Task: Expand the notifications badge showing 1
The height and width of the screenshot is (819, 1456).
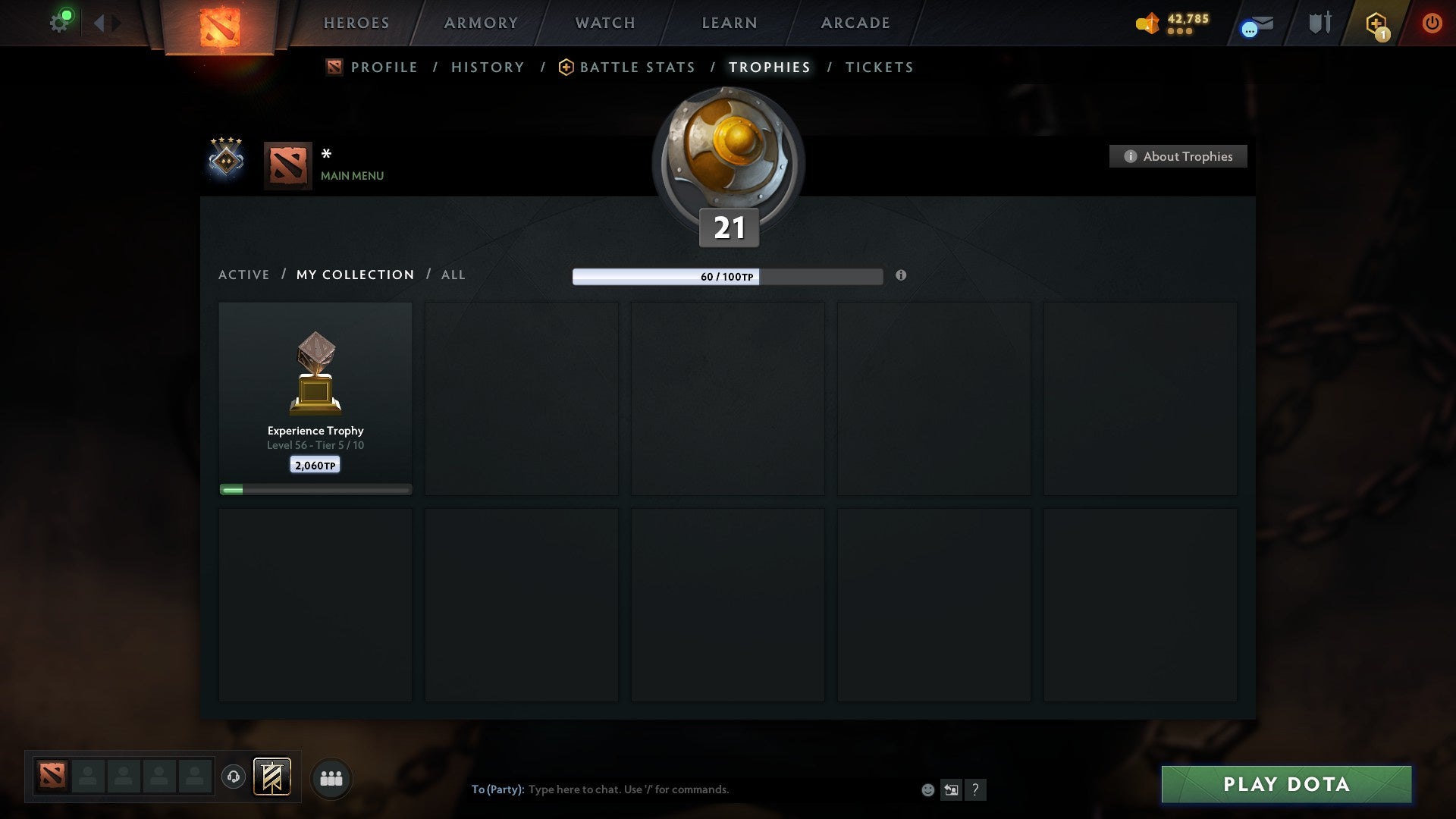Action: pyautogui.click(x=1385, y=33)
